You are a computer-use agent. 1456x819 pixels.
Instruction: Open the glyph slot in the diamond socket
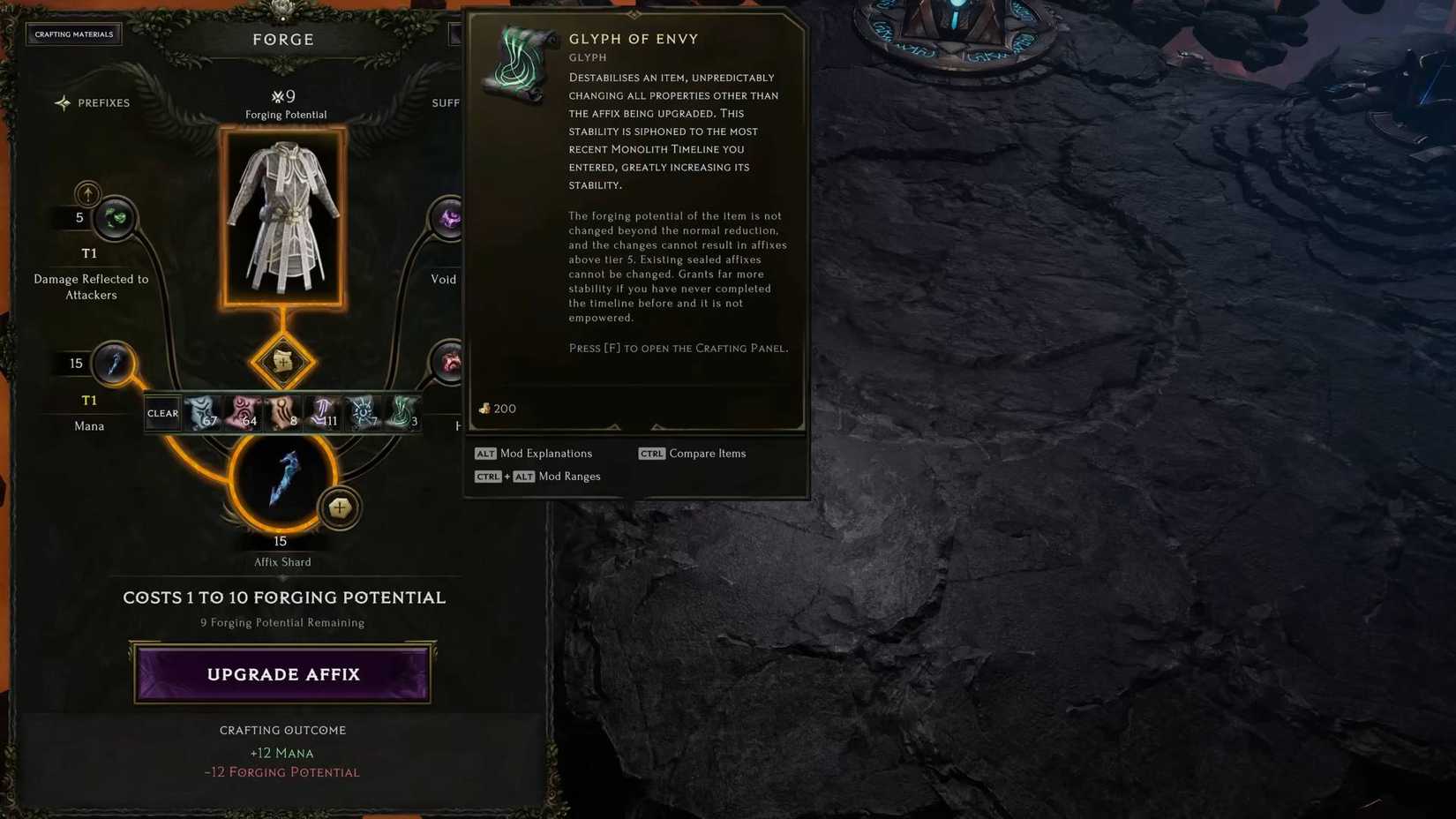click(x=282, y=362)
